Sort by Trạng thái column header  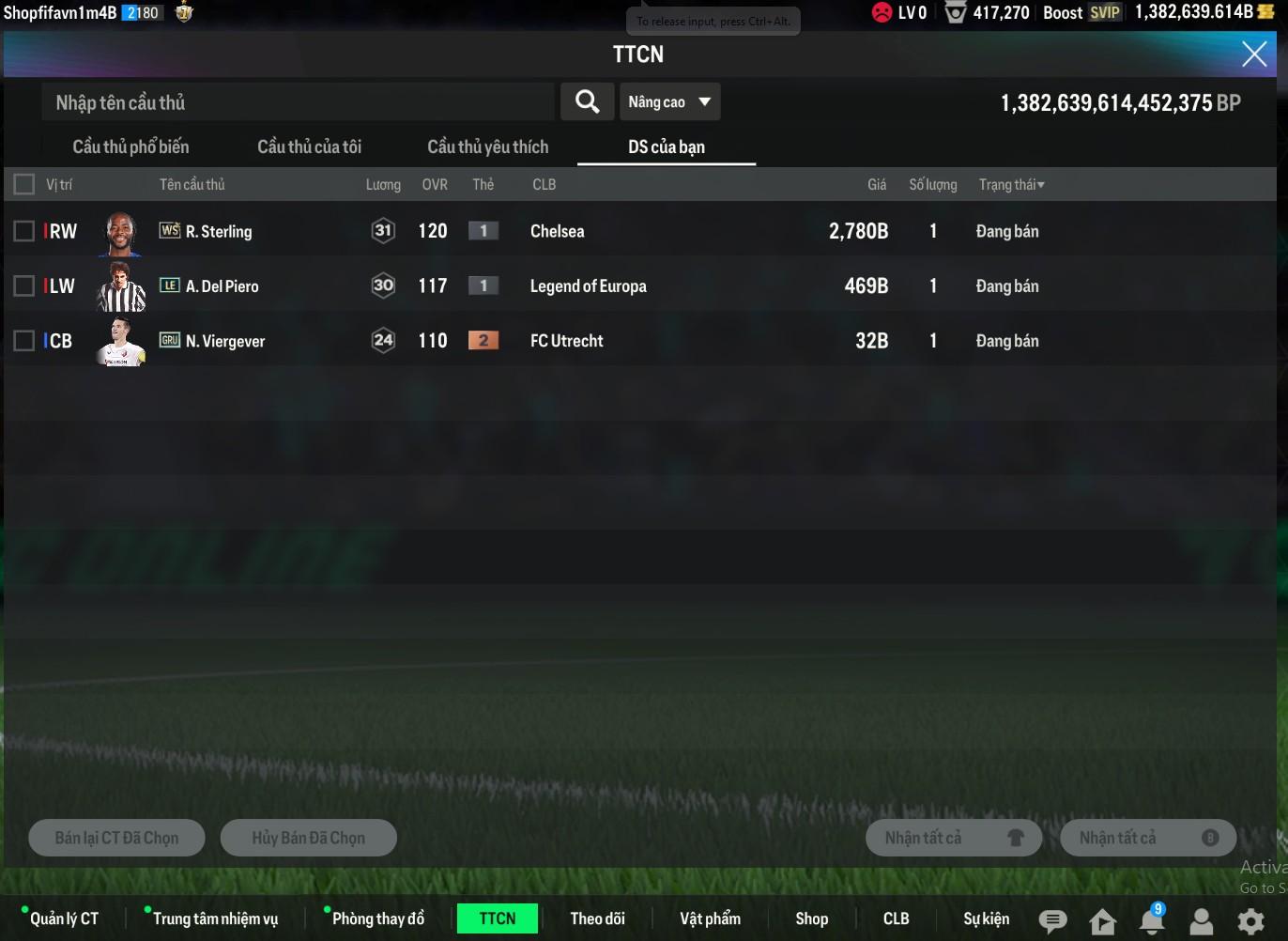coord(1011,184)
